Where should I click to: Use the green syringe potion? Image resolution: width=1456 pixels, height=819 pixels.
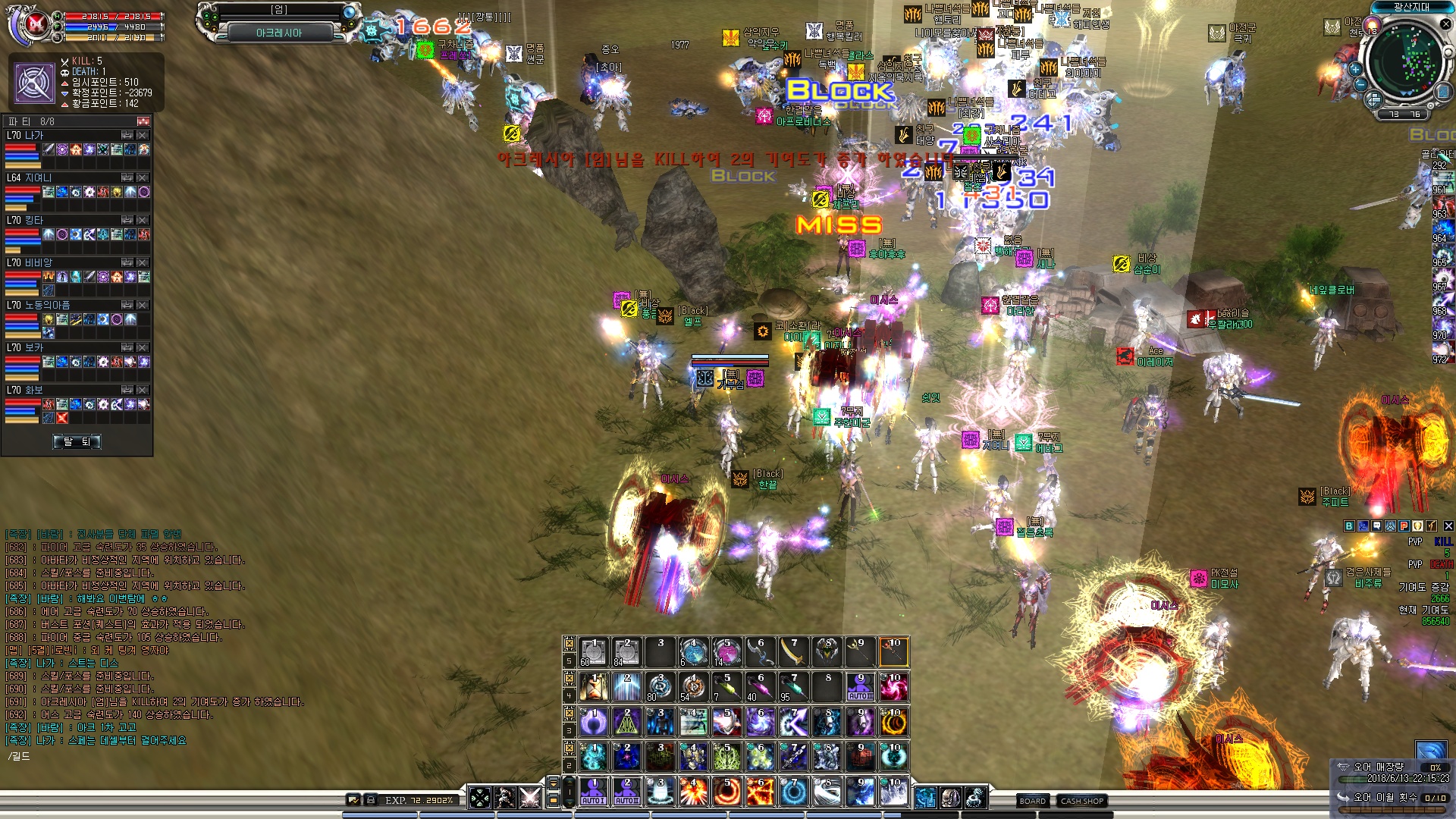point(726,687)
